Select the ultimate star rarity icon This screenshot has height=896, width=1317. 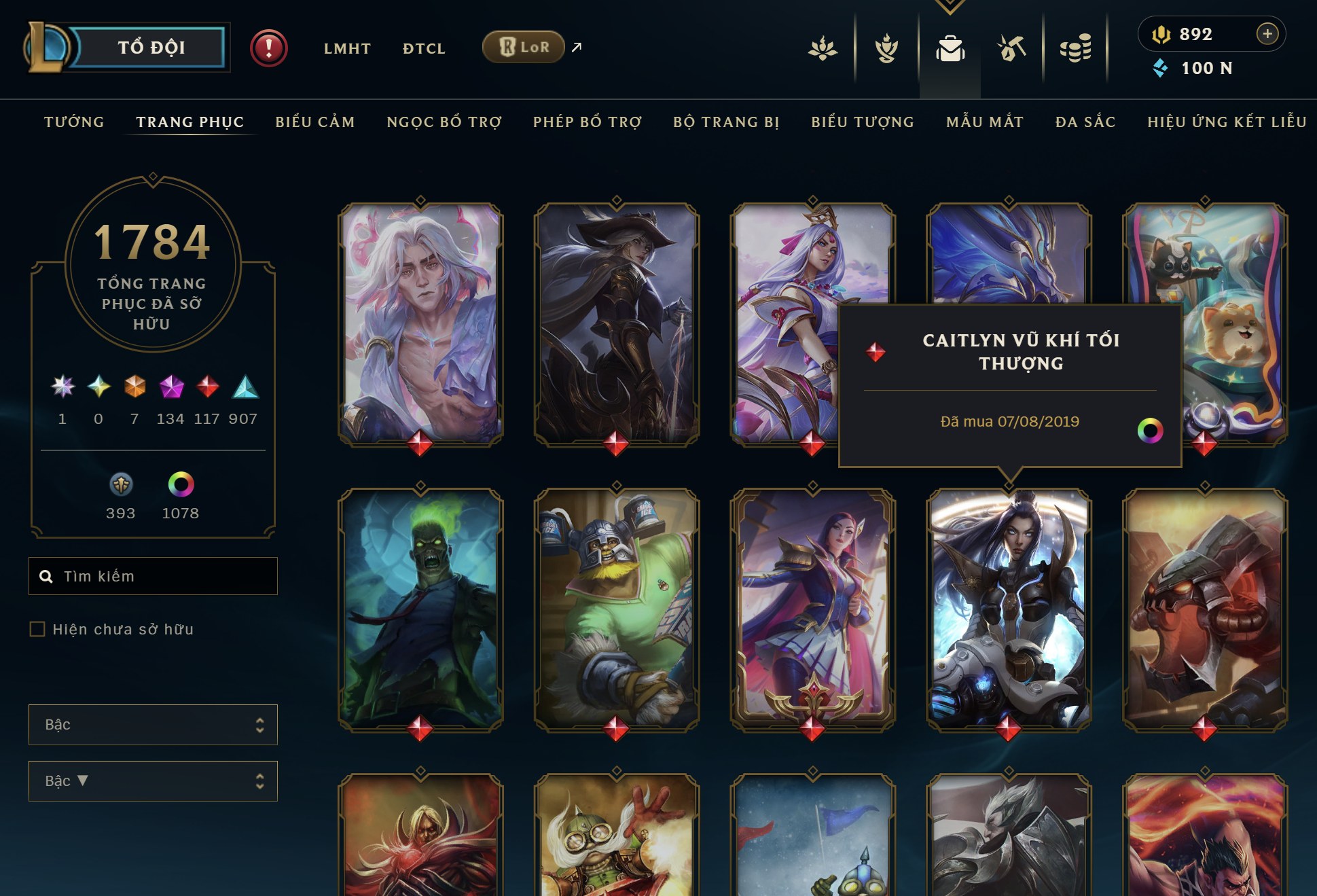pos(63,386)
